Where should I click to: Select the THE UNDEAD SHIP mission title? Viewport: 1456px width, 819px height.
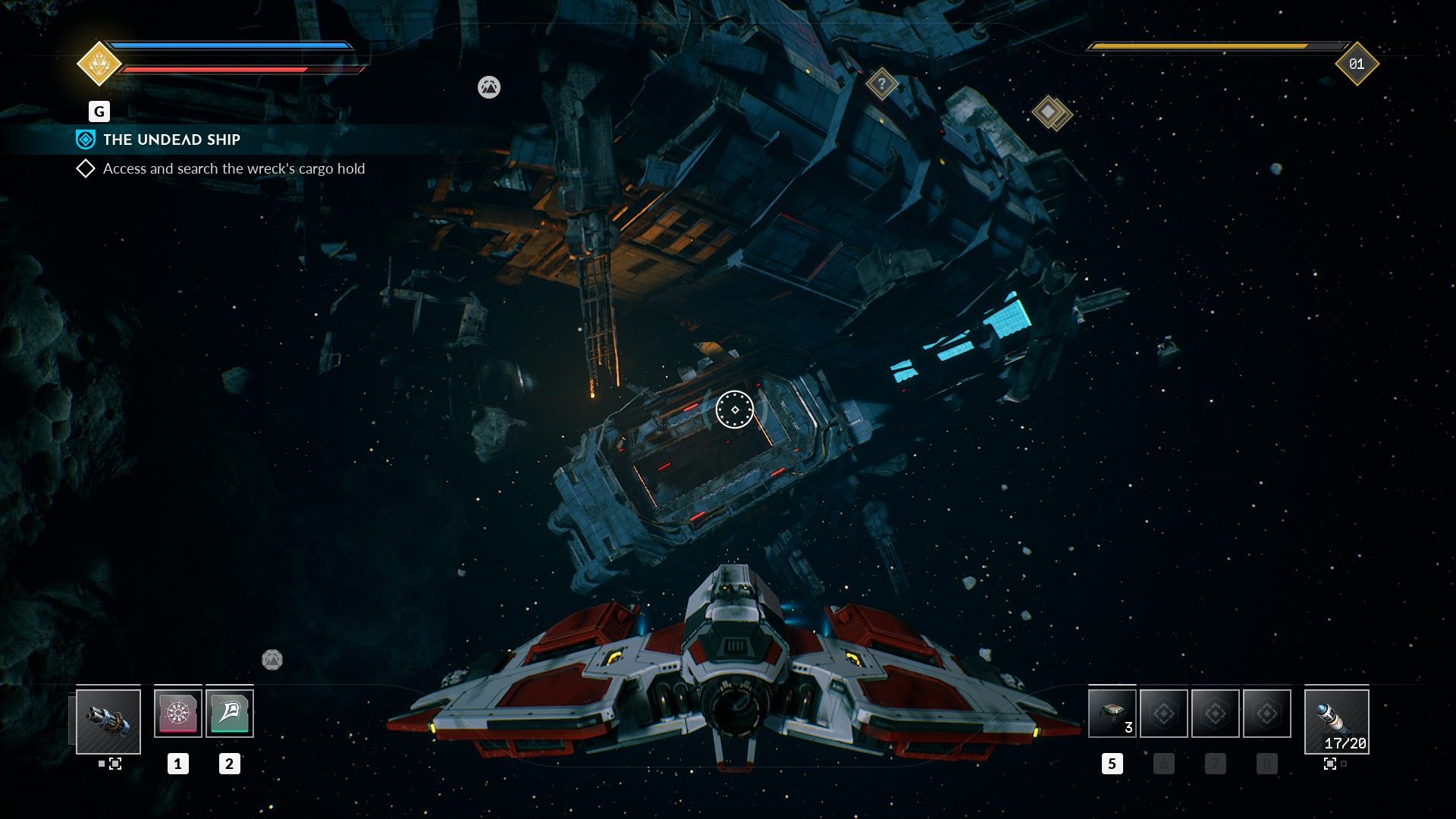click(173, 140)
